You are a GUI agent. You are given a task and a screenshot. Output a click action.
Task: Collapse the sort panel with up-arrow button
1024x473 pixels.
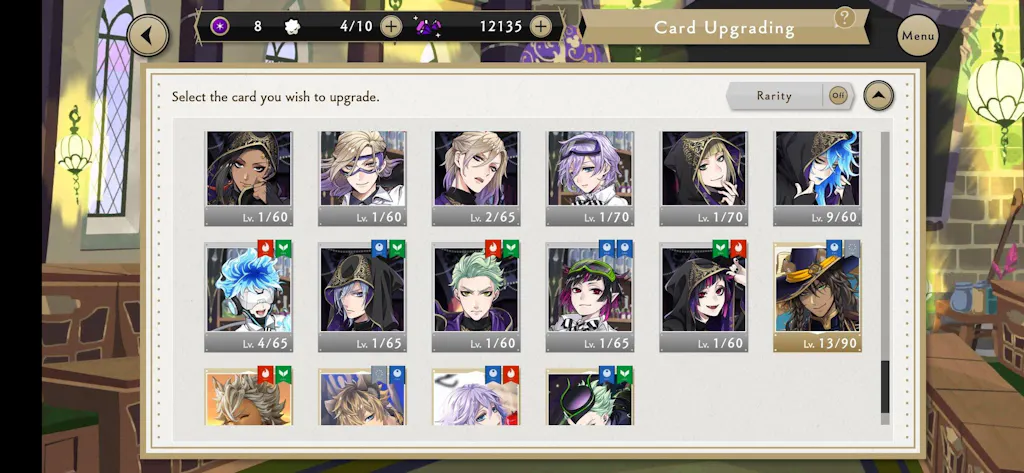point(878,96)
